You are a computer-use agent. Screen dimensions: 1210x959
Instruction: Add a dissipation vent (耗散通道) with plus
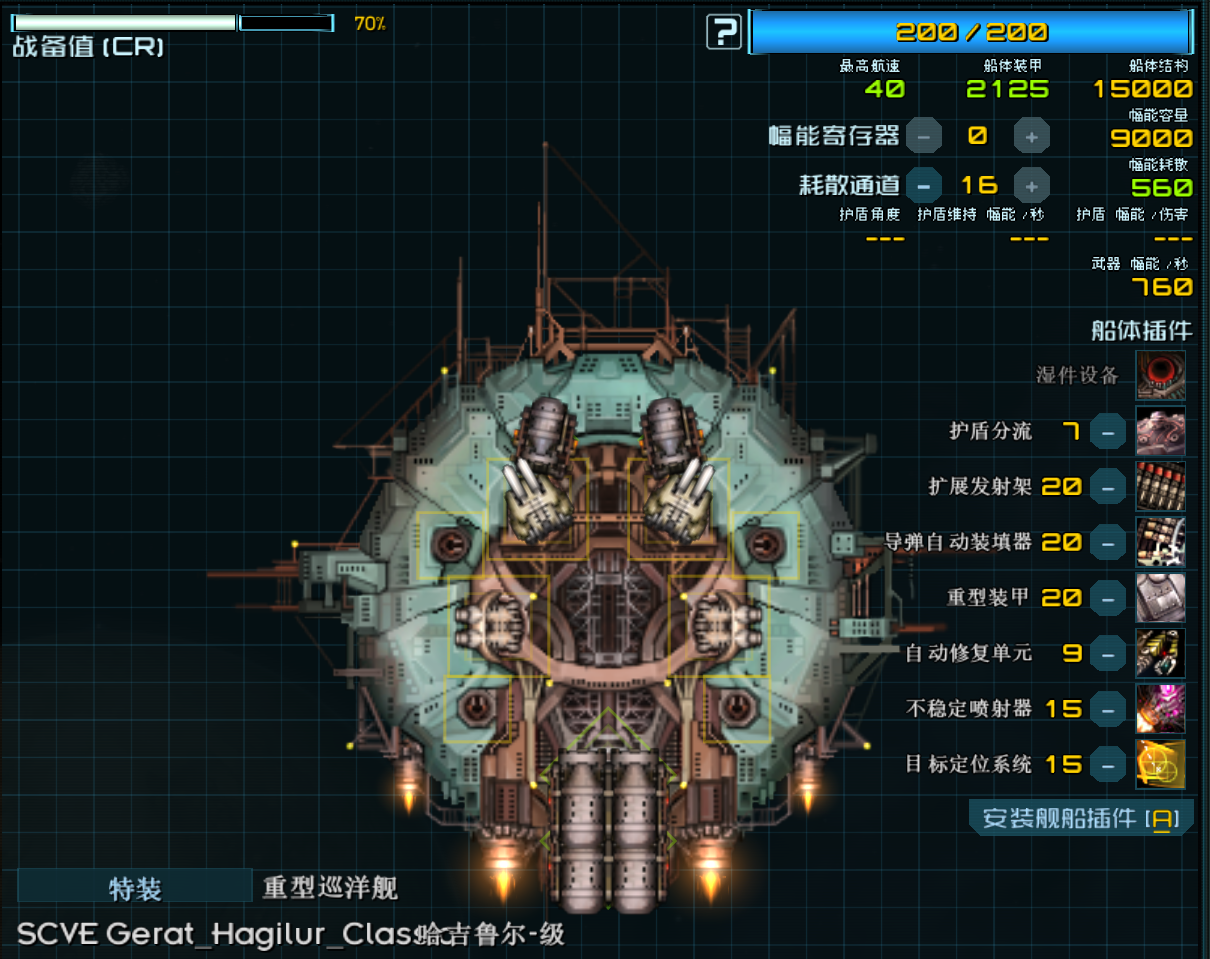pyautogui.click(x=1032, y=185)
